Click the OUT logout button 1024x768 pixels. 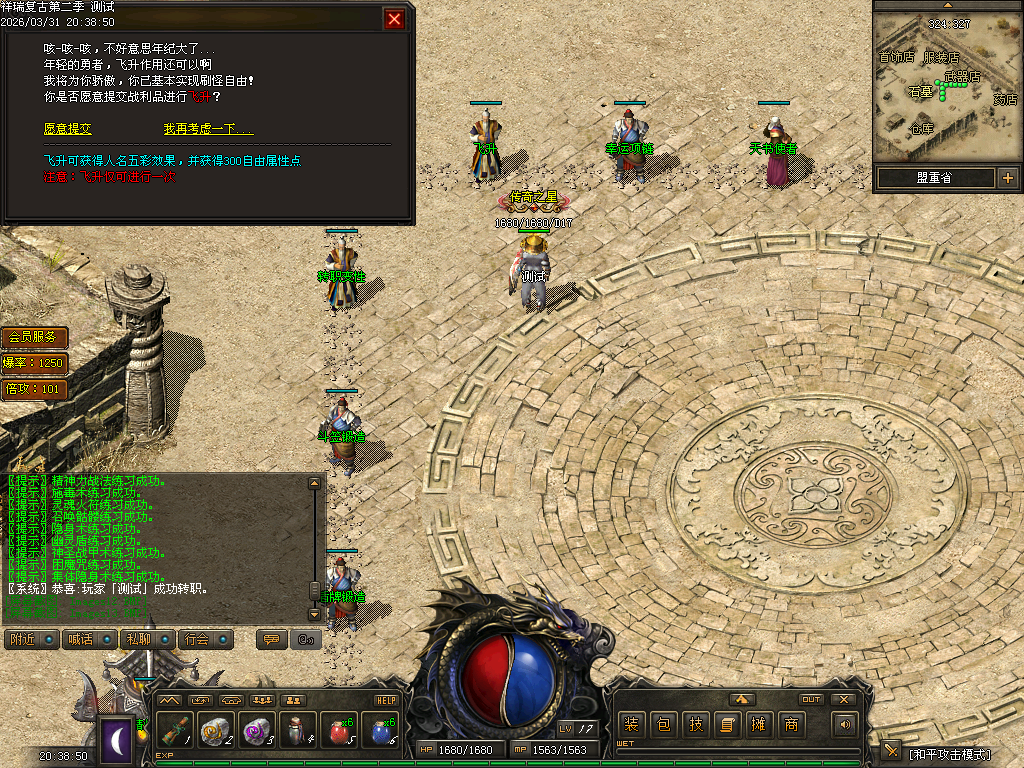click(x=811, y=699)
